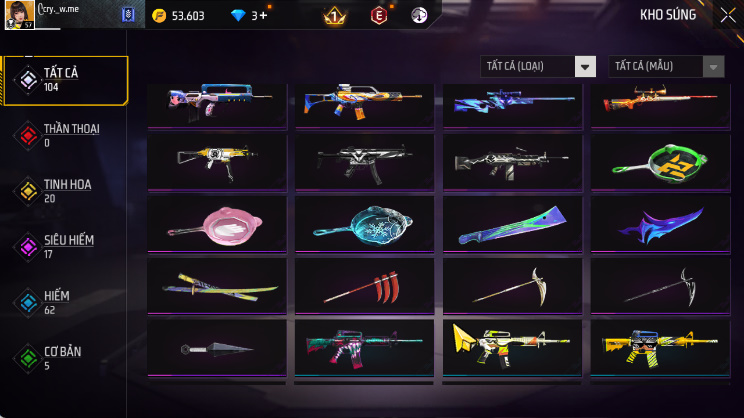Close the KHO SÚNG screen
Image resolution: width=744 pixels, height=418 pixels.
point(727,15)
